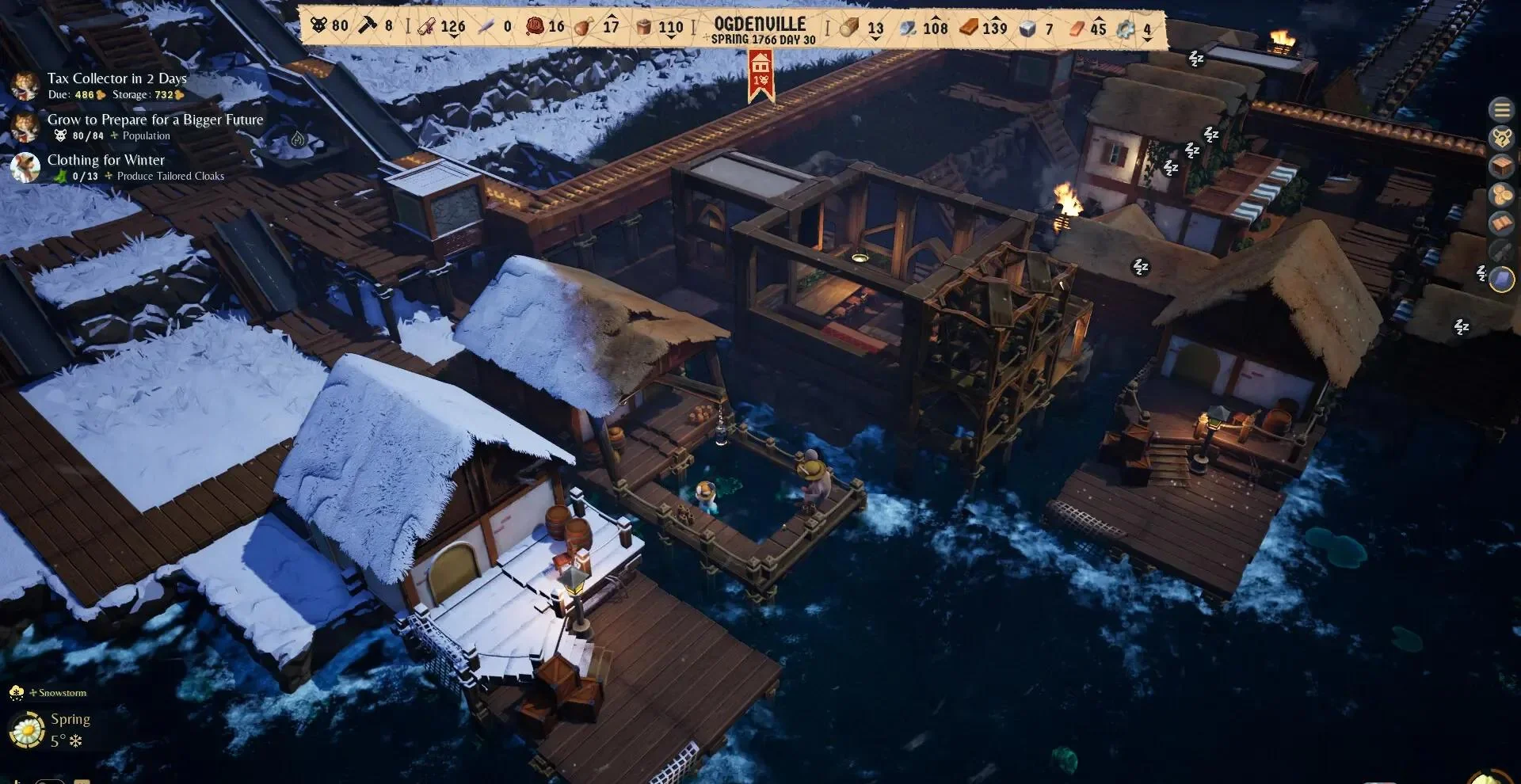
Task: Click the Ogdenville town name header
Action: coord(760,25)
